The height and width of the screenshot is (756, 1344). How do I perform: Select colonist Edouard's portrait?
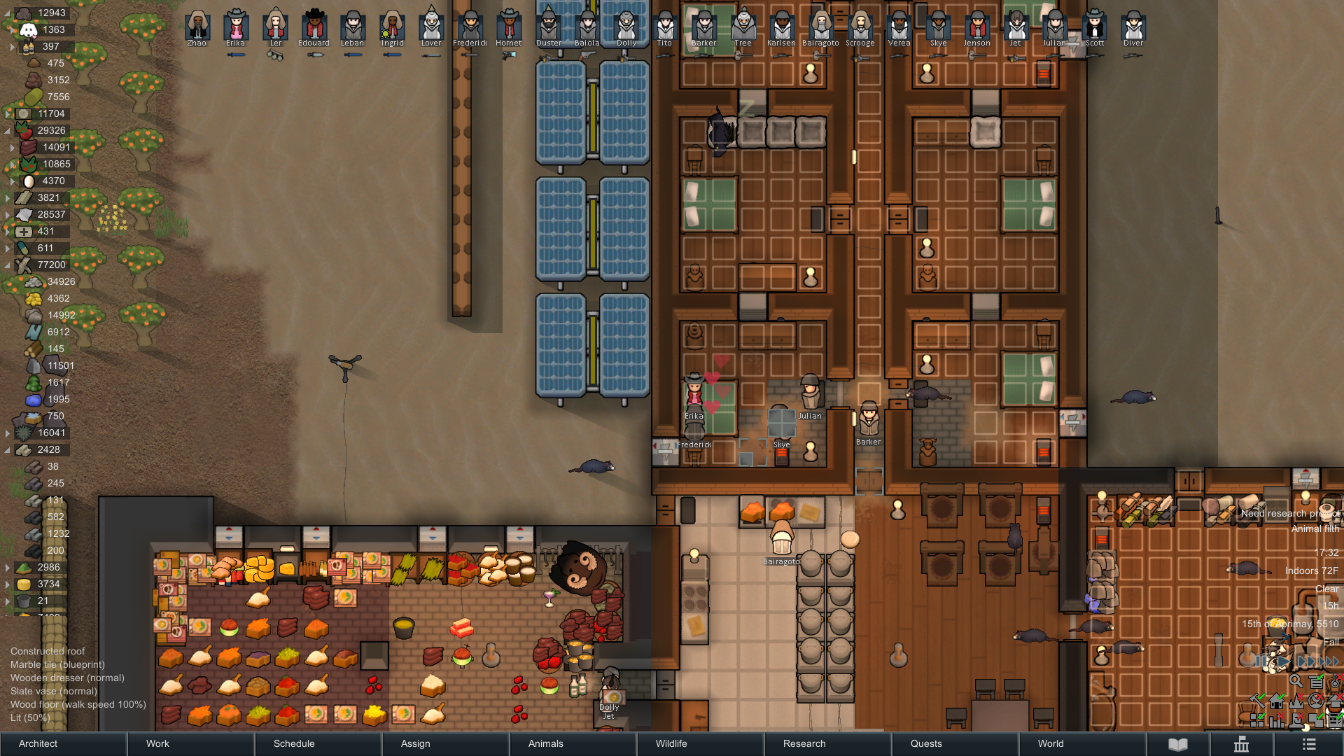coord(315,26)
